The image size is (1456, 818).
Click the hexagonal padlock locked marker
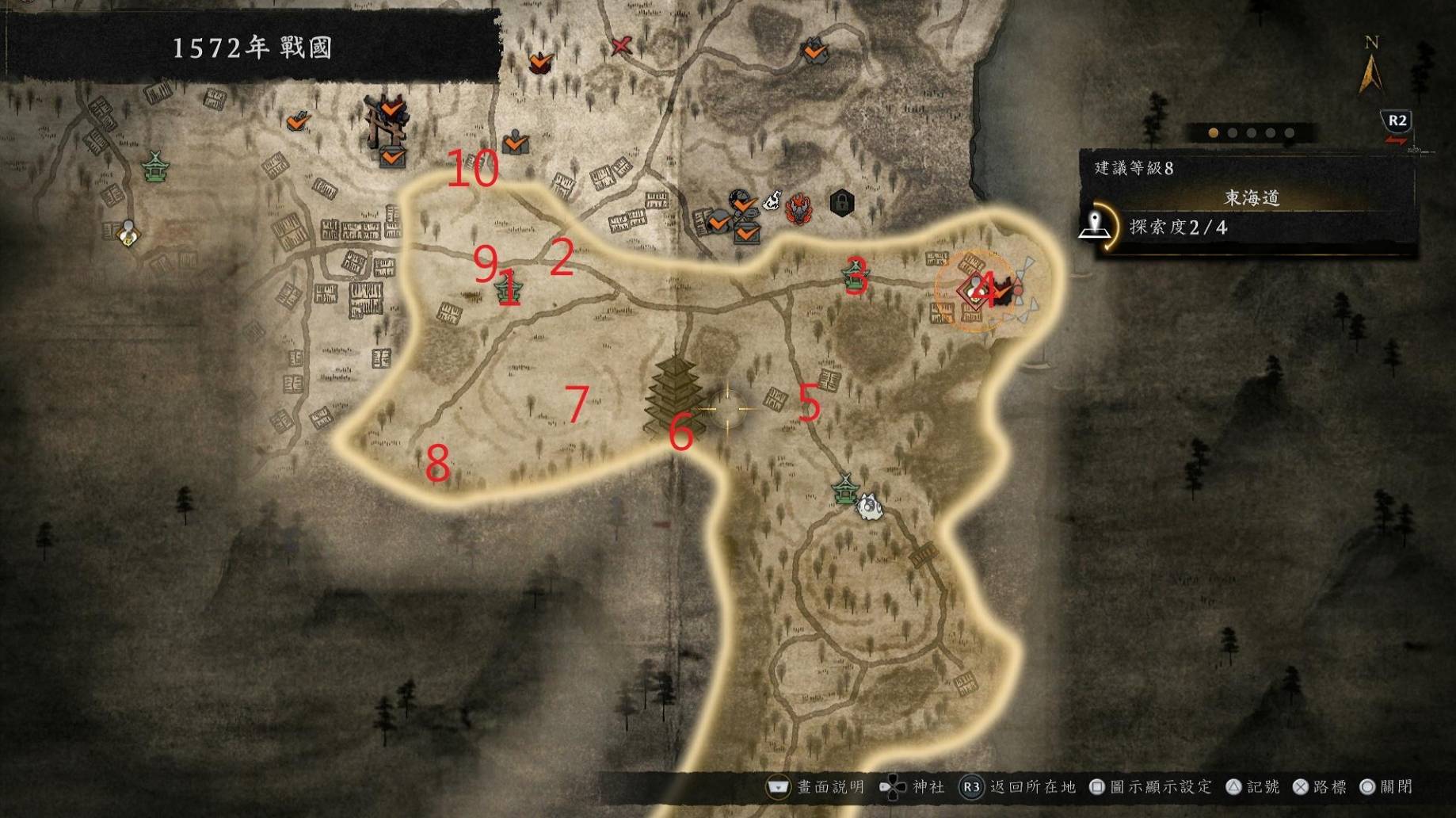click(841, 204)
